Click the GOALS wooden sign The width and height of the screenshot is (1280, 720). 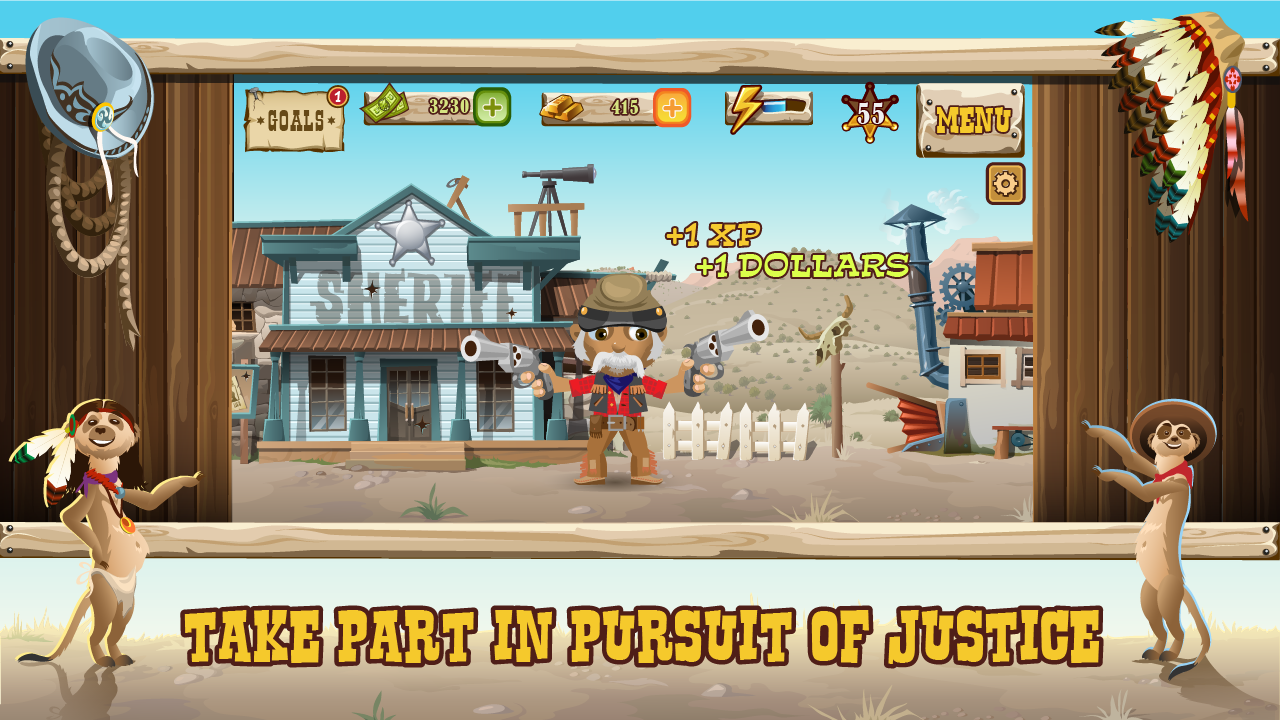pyautogui.click(x=293, y=120)
